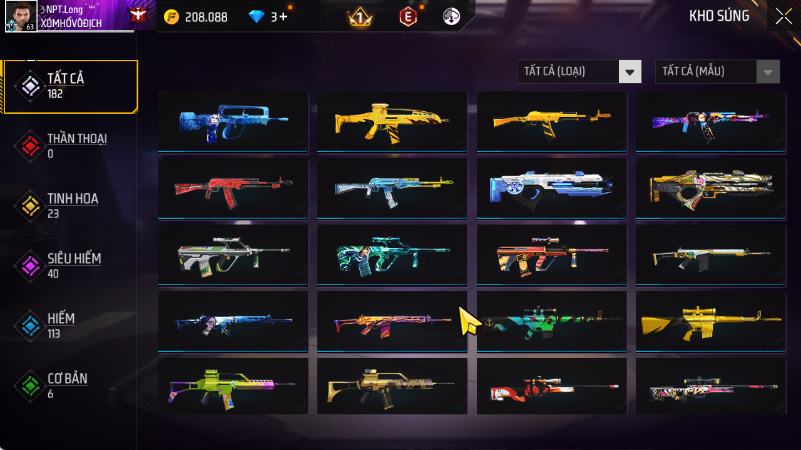Select the blue FAMAS skin thumbnail
801x450 pixels.
(x=233, y=121)
